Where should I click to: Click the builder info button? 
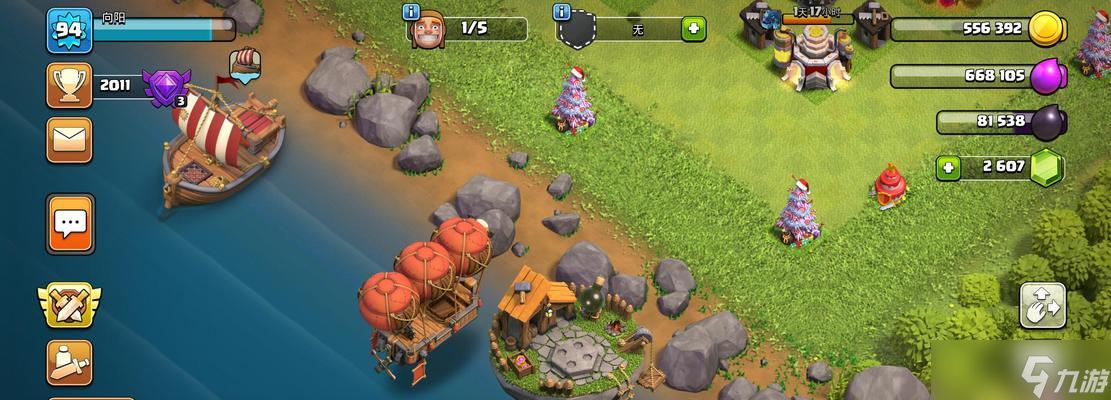click(x=410, y=12)
